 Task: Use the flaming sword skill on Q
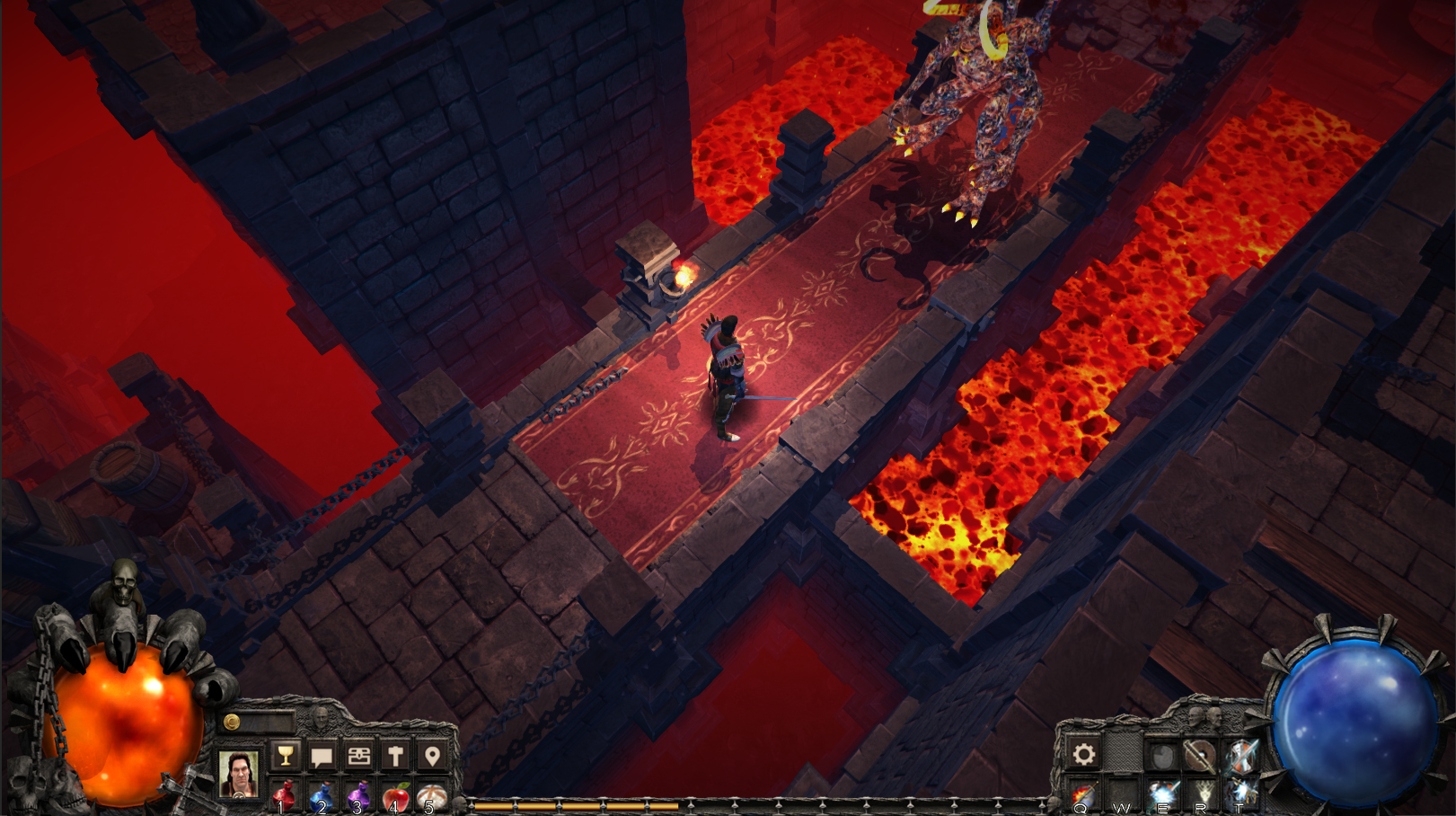(x=1083, y=793)
